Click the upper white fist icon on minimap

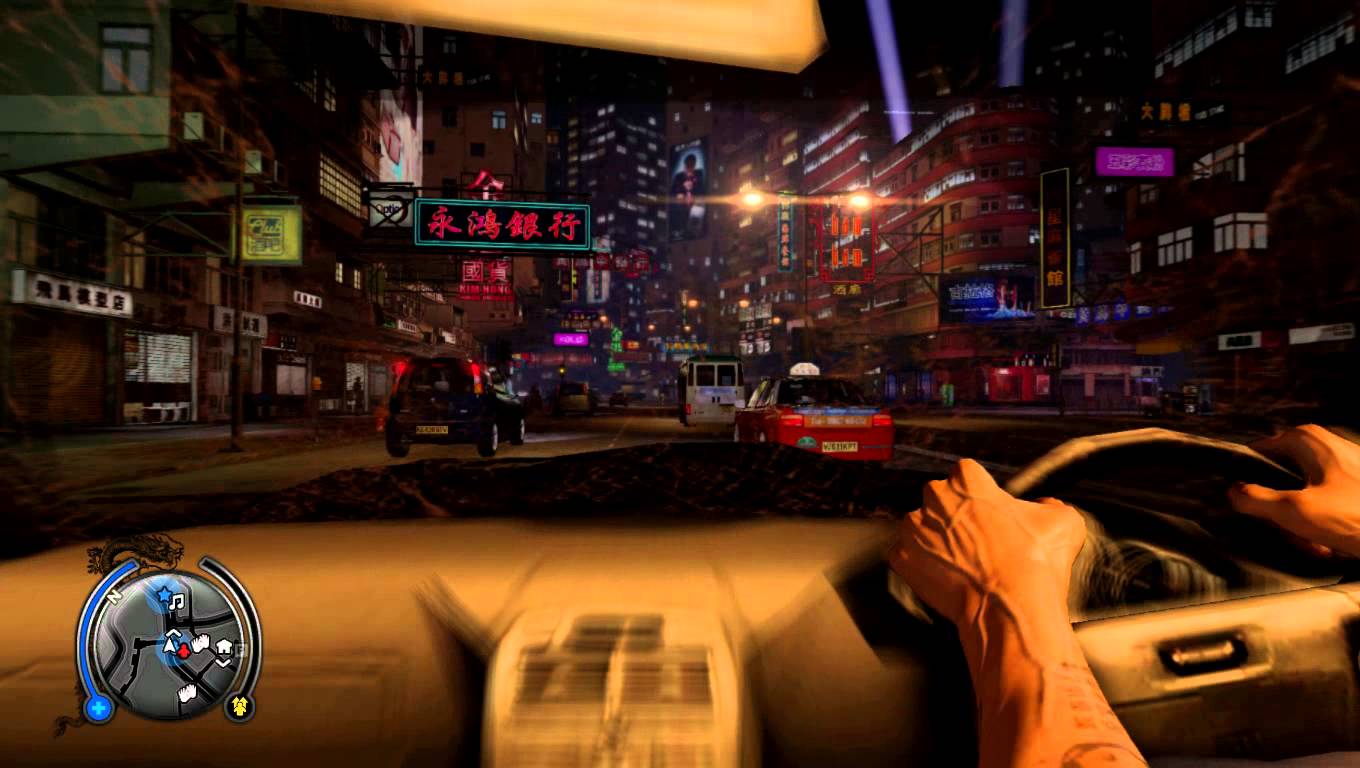tap(201, 642)
